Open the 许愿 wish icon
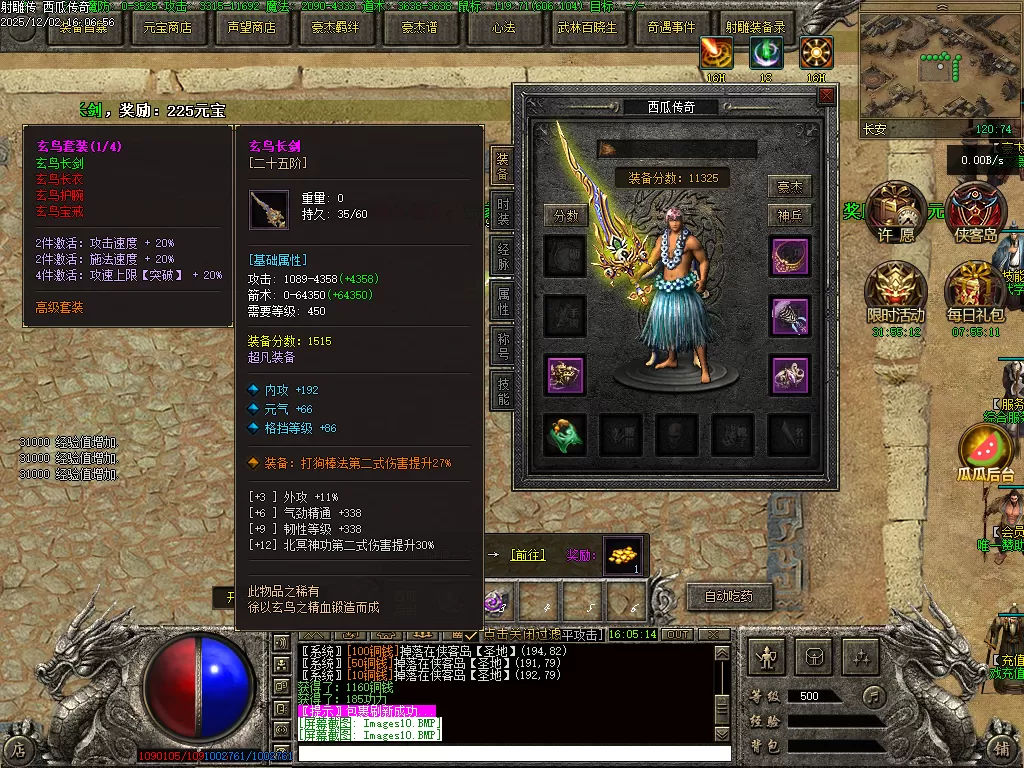This screenshot has height=768, width=1024. click(x=895, y=212)
